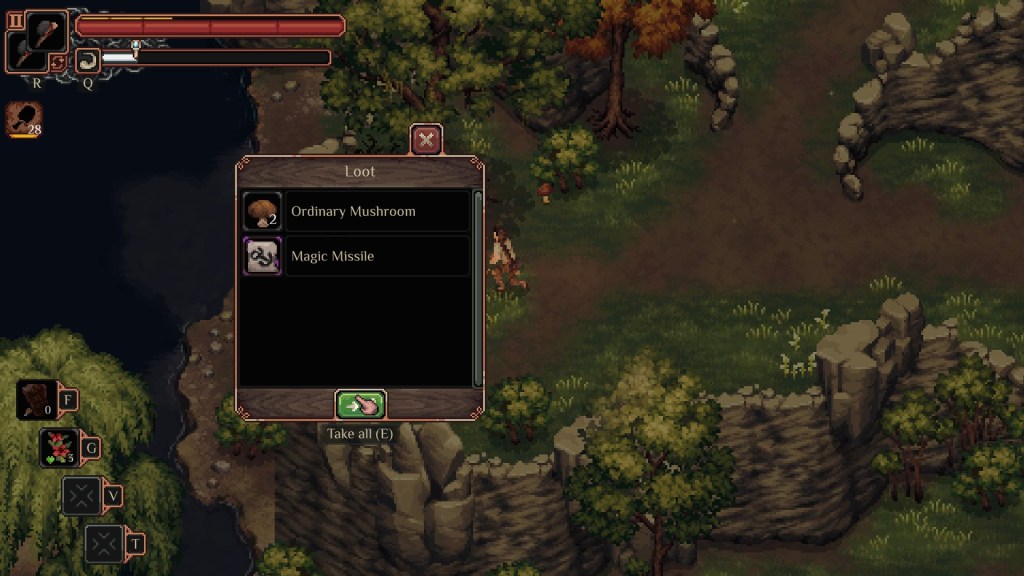Viewport: 1024px width, 576px height.
Task: Click the Take all button
Action: [x=360, y=405]
